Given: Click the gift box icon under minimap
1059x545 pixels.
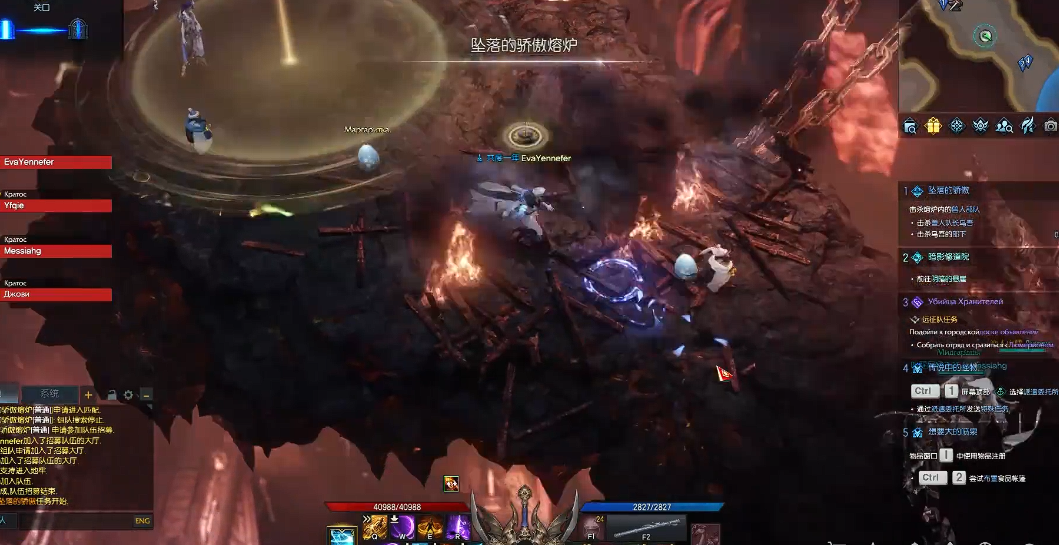Looking at the screenshot, I should (933, 126).
